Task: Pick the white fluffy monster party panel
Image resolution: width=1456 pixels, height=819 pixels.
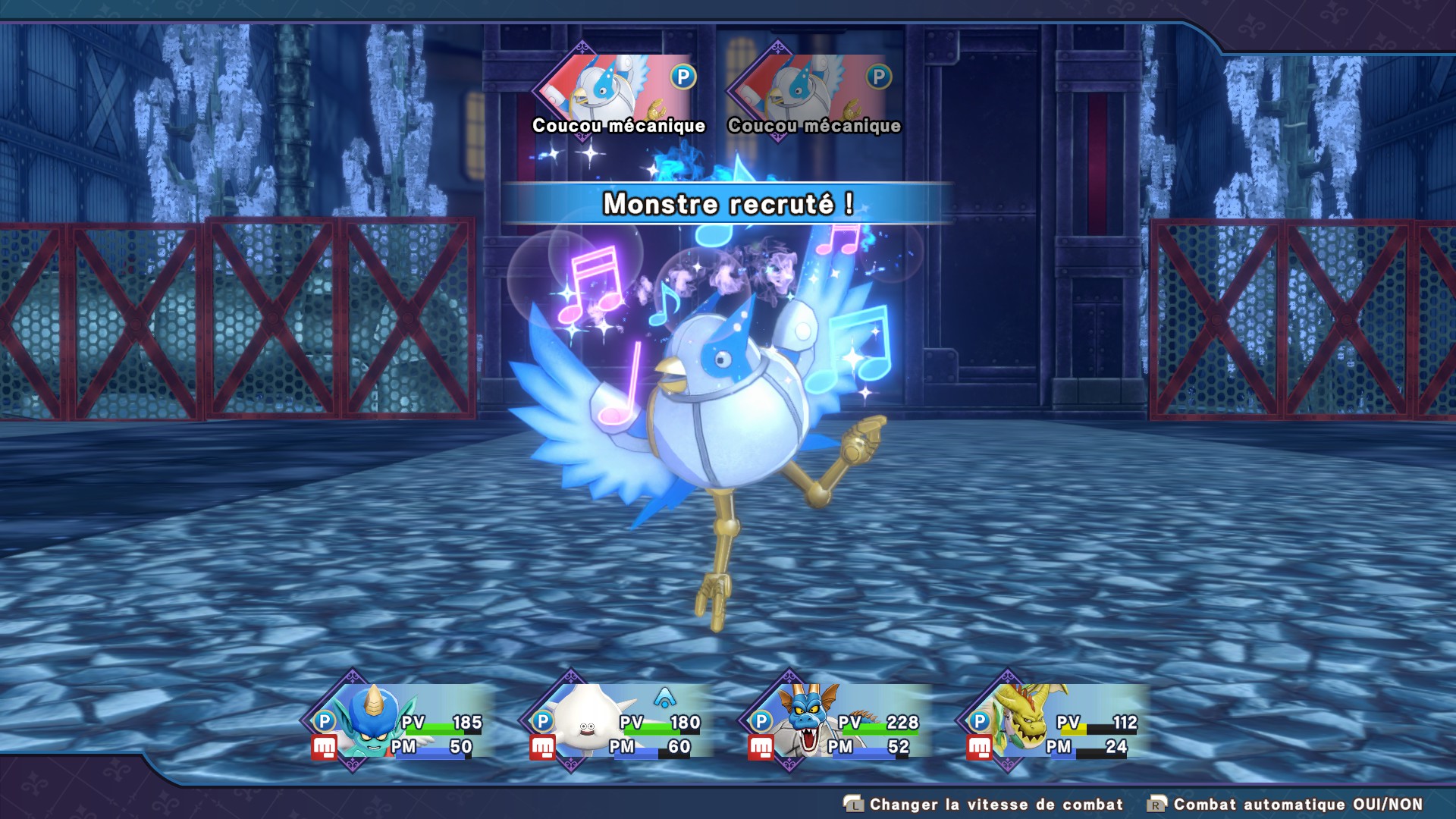Action: pos(617,722)
